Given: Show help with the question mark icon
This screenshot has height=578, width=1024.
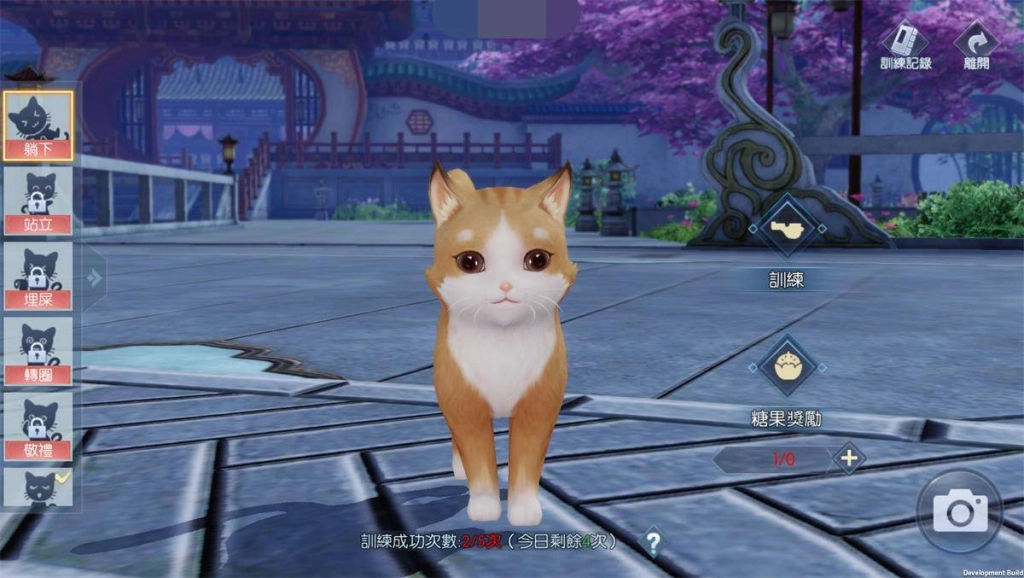Looking at the screenshot, I should [x=652, y=542].
